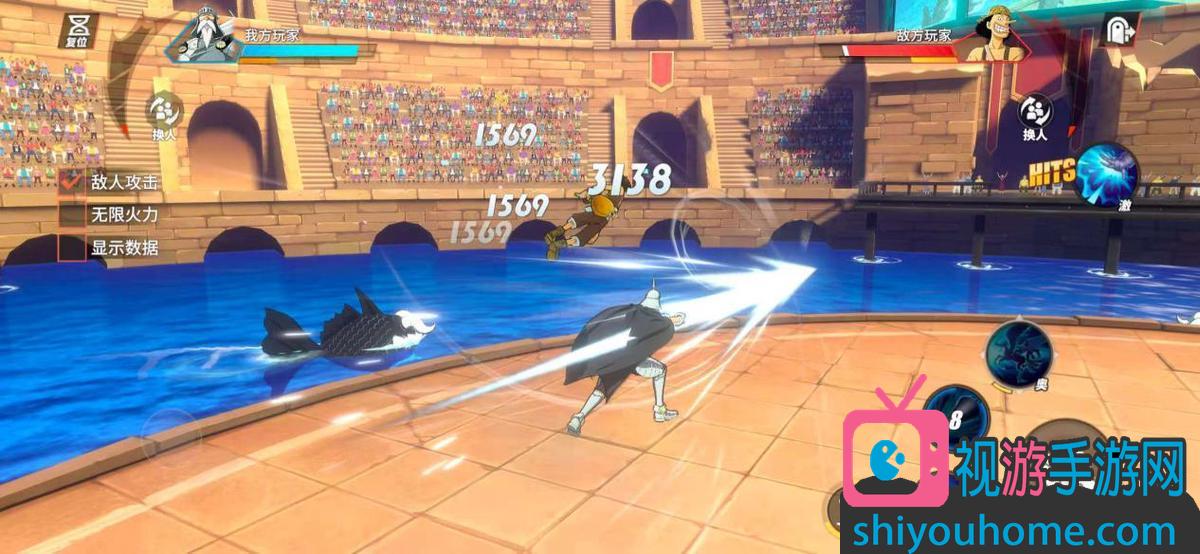Exit the arena using the door icon
The height and width of the screenshot is (554, 1200).
1119,30
